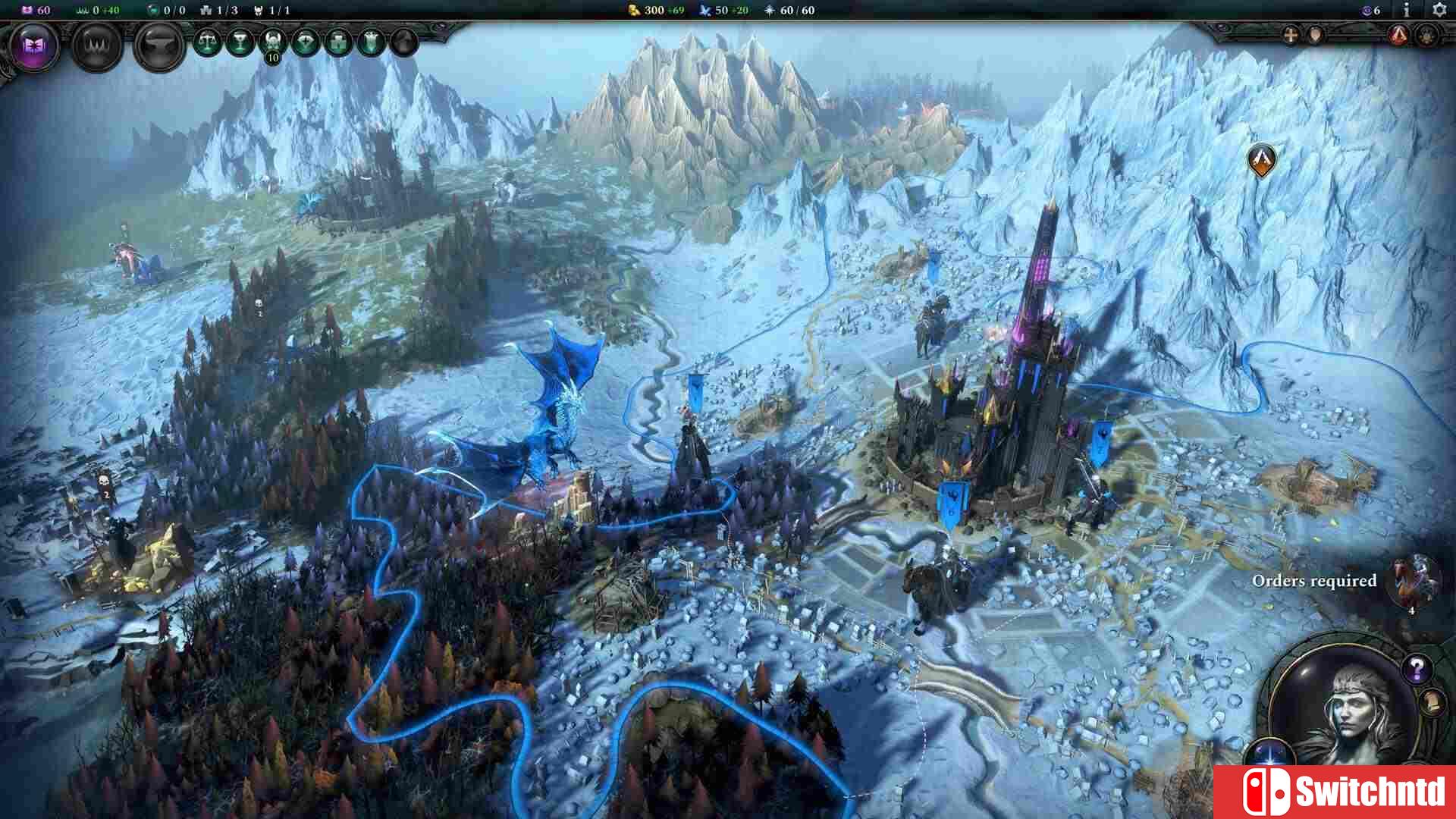
Task: Open the settings gear in the corner
Action: click(1439, 11)
